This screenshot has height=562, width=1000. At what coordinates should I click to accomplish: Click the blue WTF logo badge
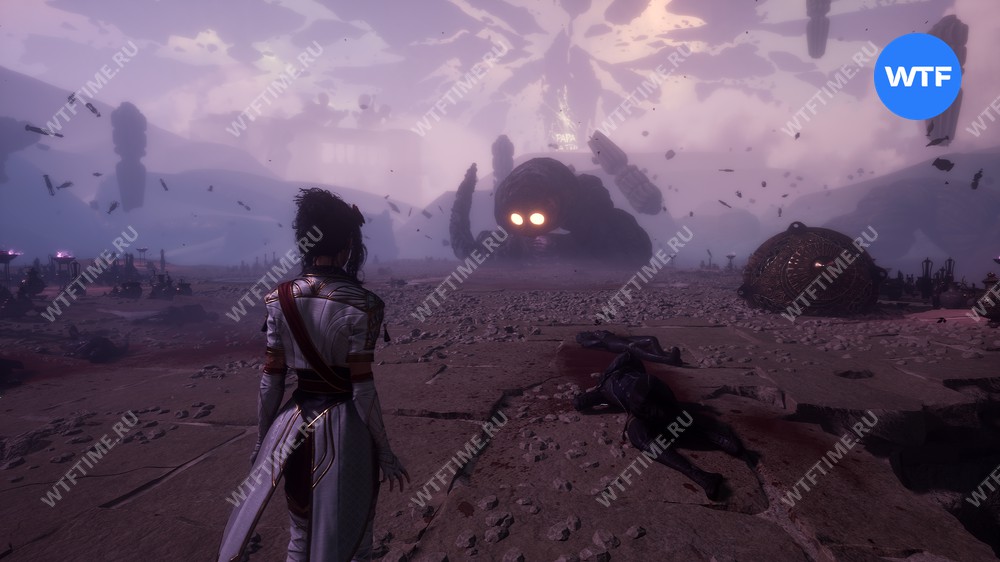point(917,76)
